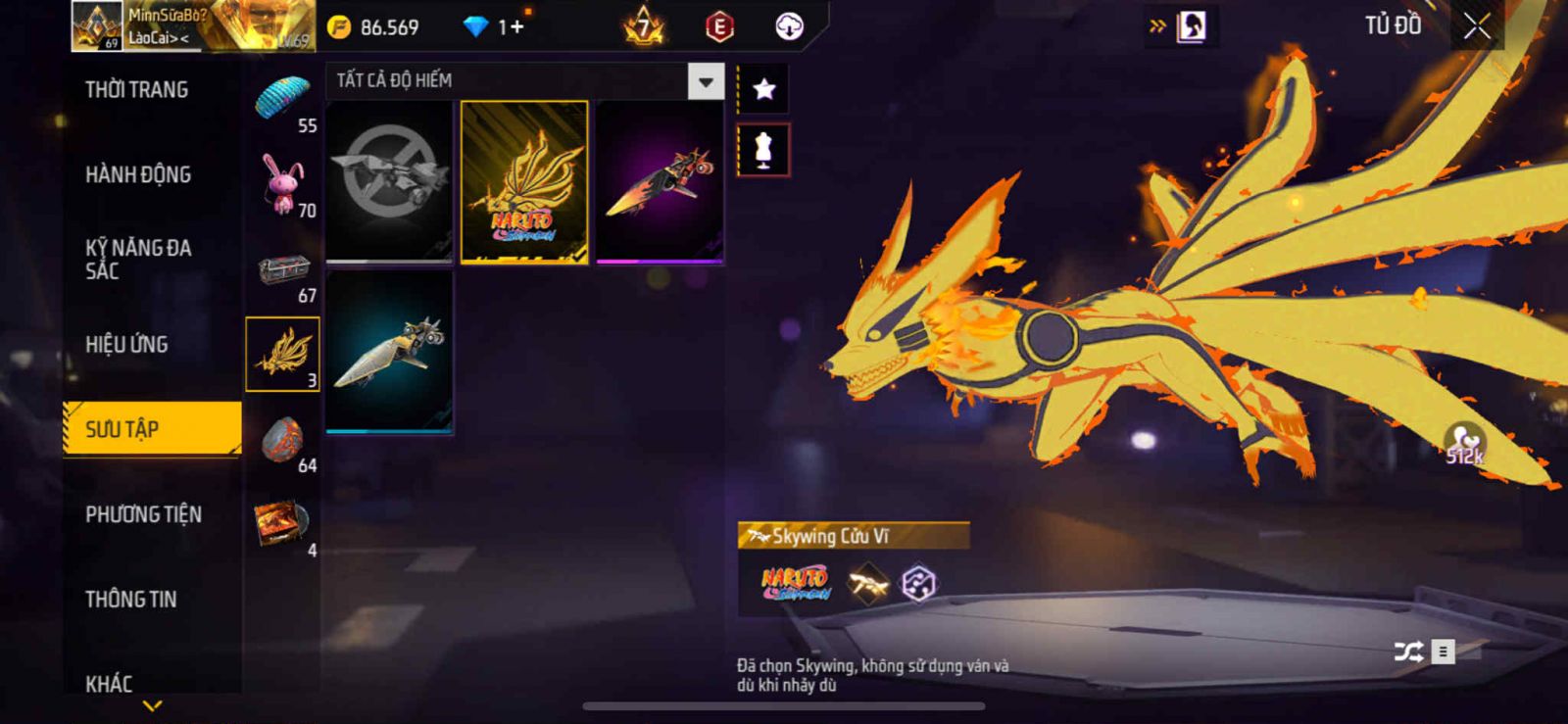Switch to the Hành Động tab
Screen dimensions: 1568x724
point(138,174)
